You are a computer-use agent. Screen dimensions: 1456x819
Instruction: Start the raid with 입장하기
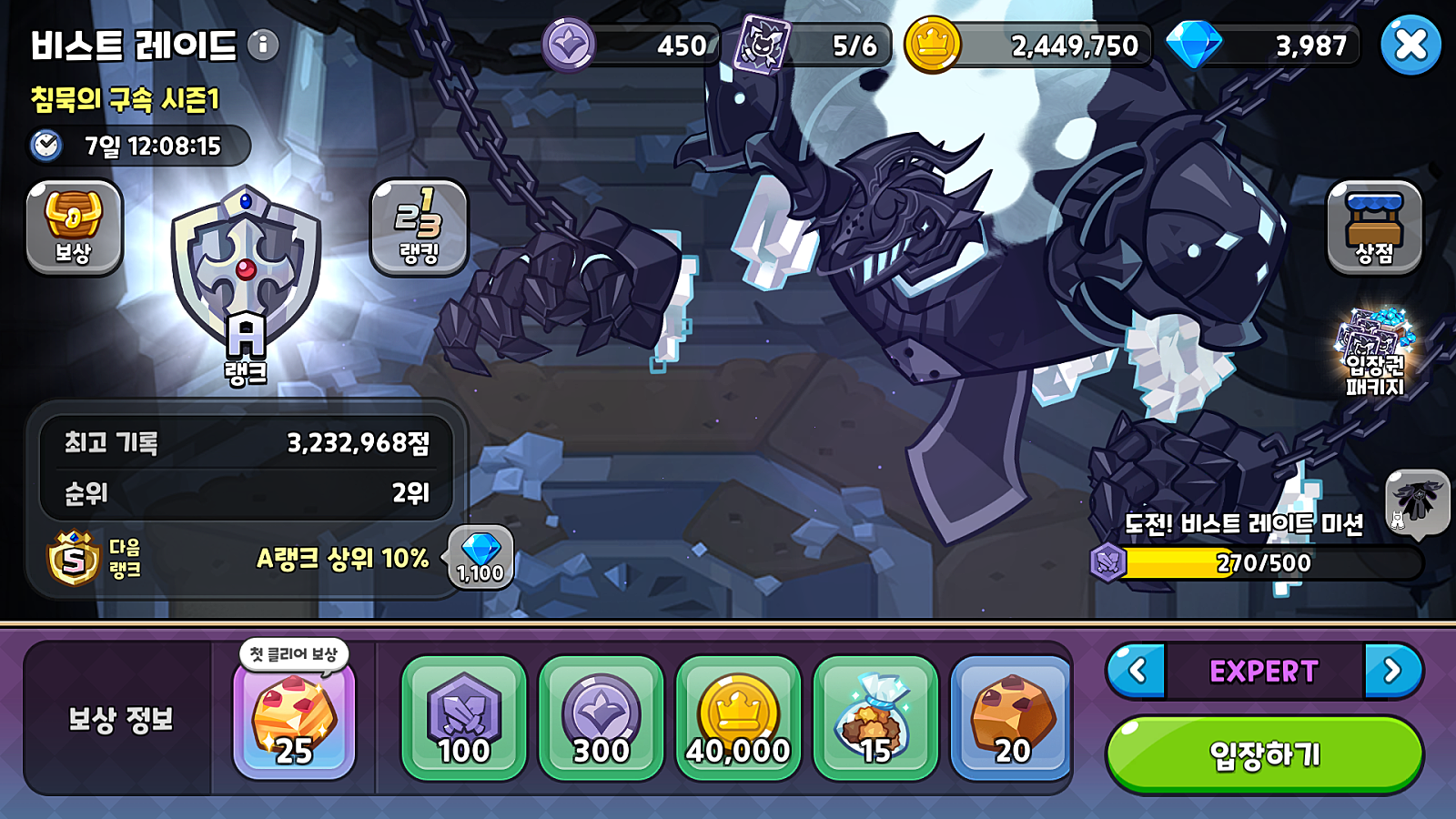(x=1264, y=754)
